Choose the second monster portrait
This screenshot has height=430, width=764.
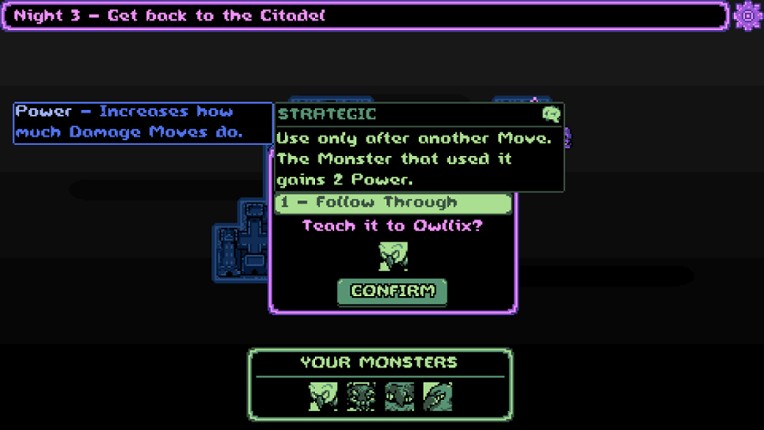361,396
